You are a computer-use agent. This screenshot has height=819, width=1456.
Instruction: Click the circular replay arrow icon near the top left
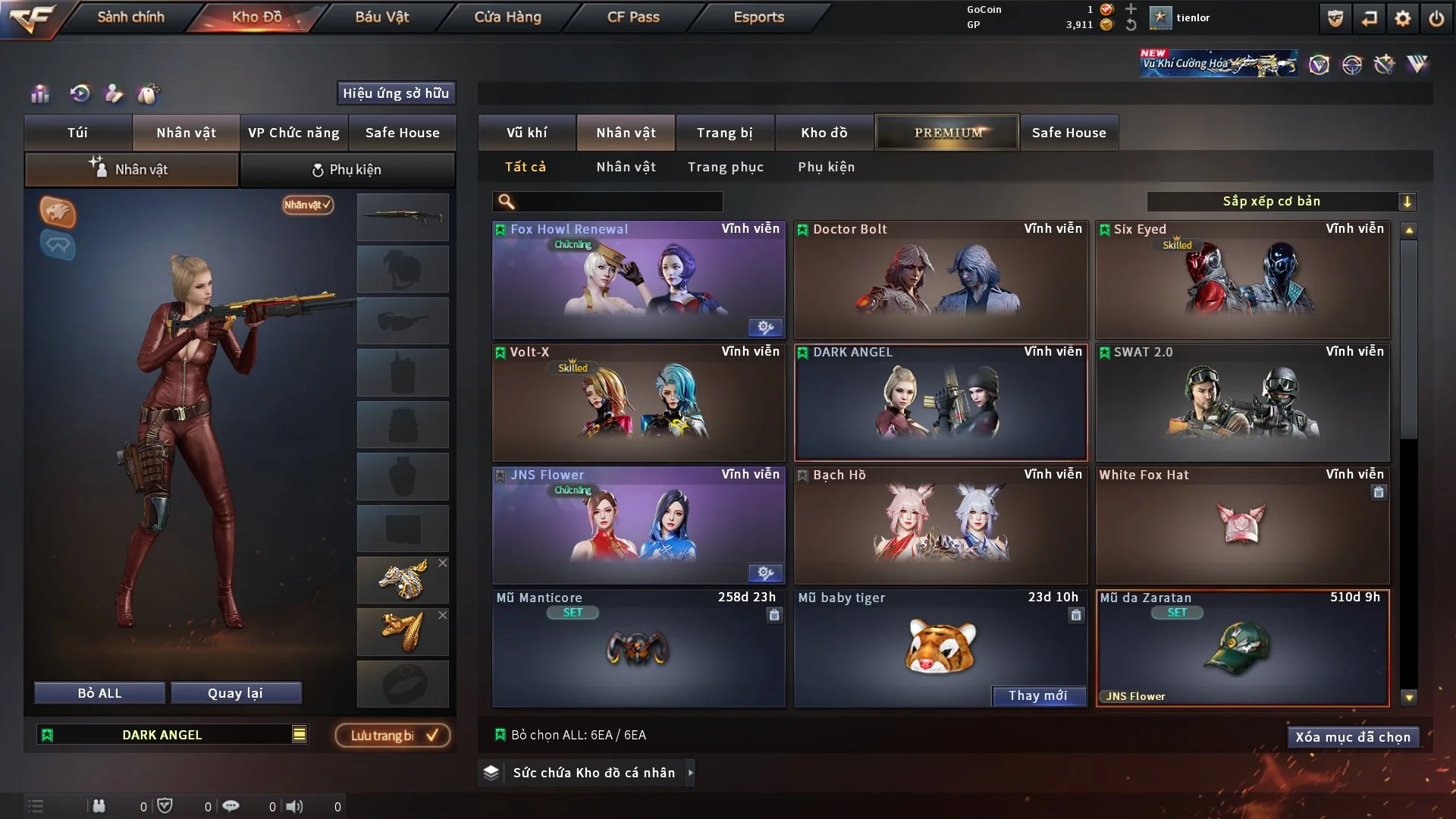point(80,94)
